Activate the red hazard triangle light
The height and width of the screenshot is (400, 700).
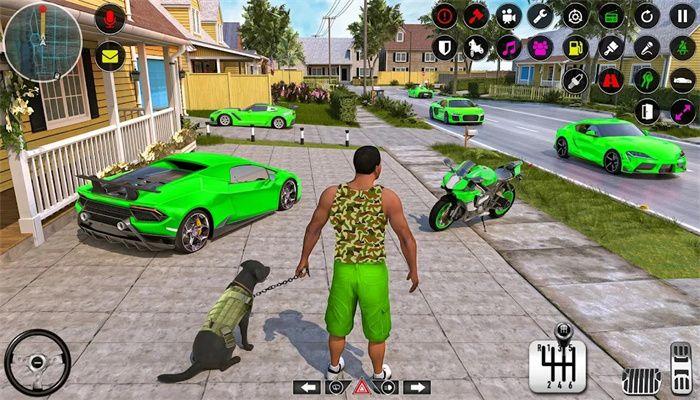click(x=360, y=387)
